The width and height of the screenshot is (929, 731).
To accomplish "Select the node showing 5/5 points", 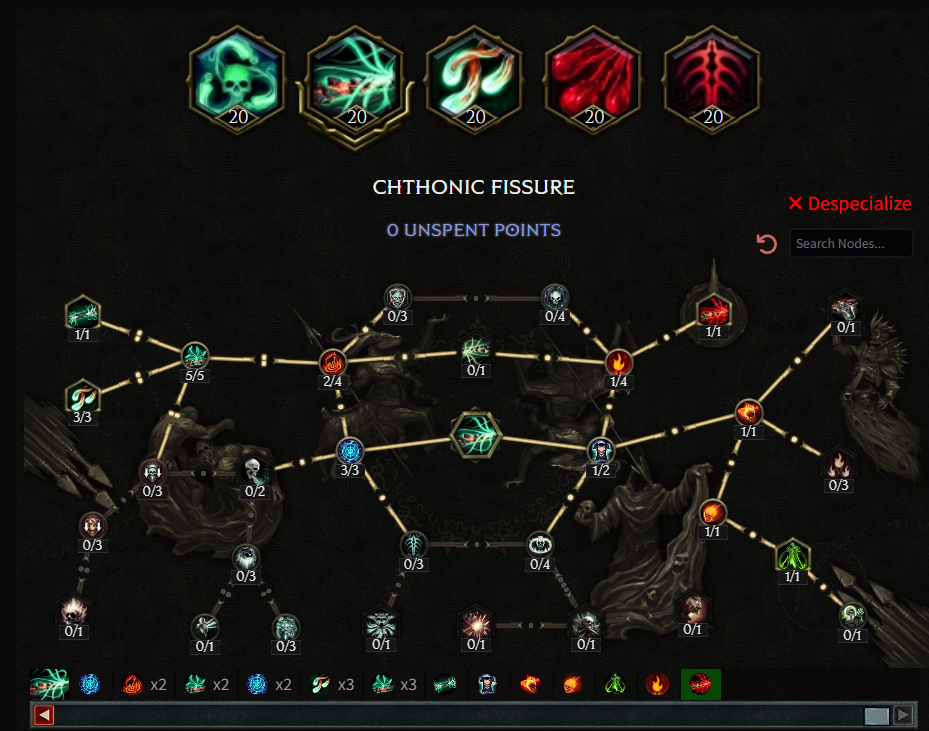I will pos(194,355).
